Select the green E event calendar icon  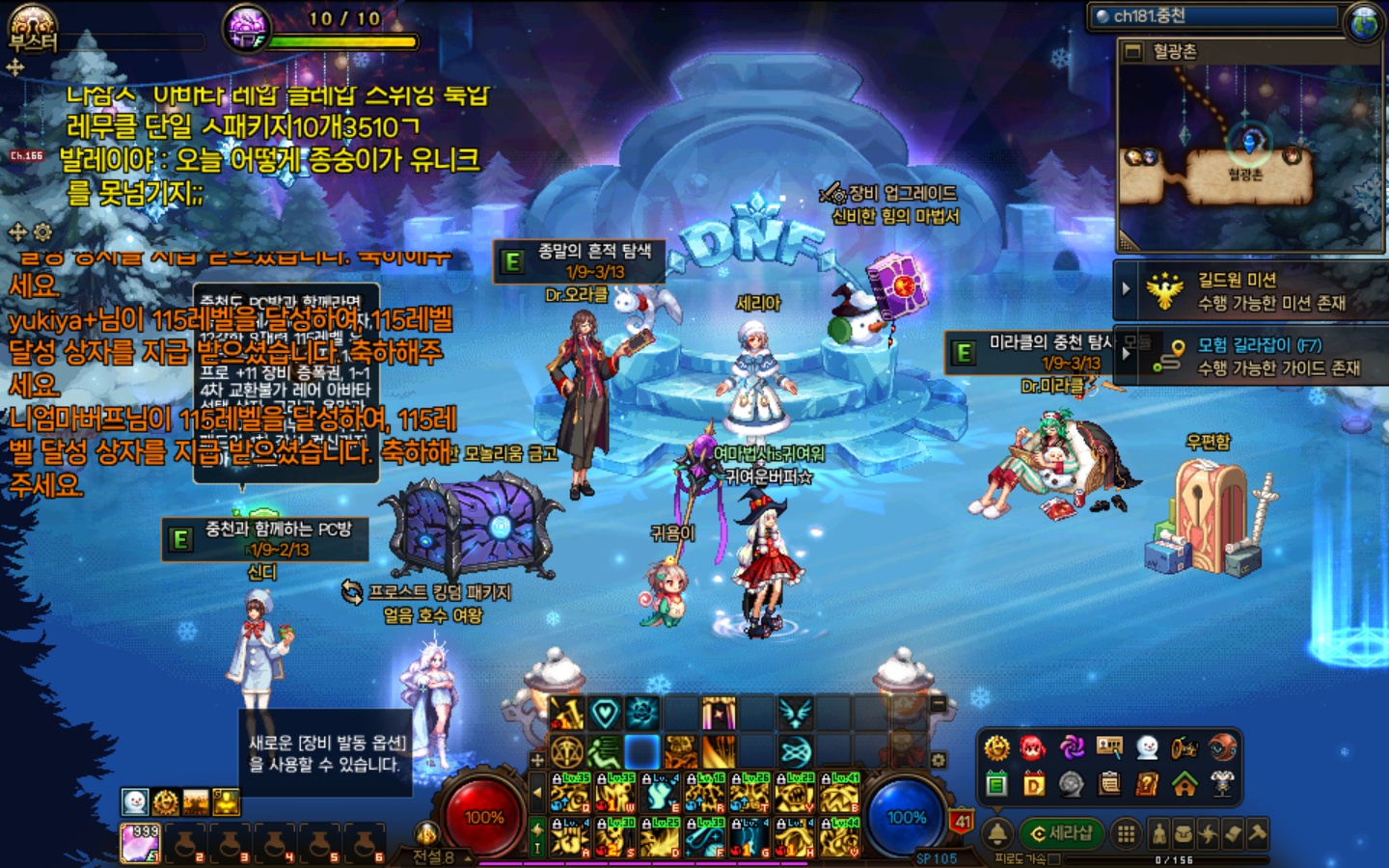[996, 784]
